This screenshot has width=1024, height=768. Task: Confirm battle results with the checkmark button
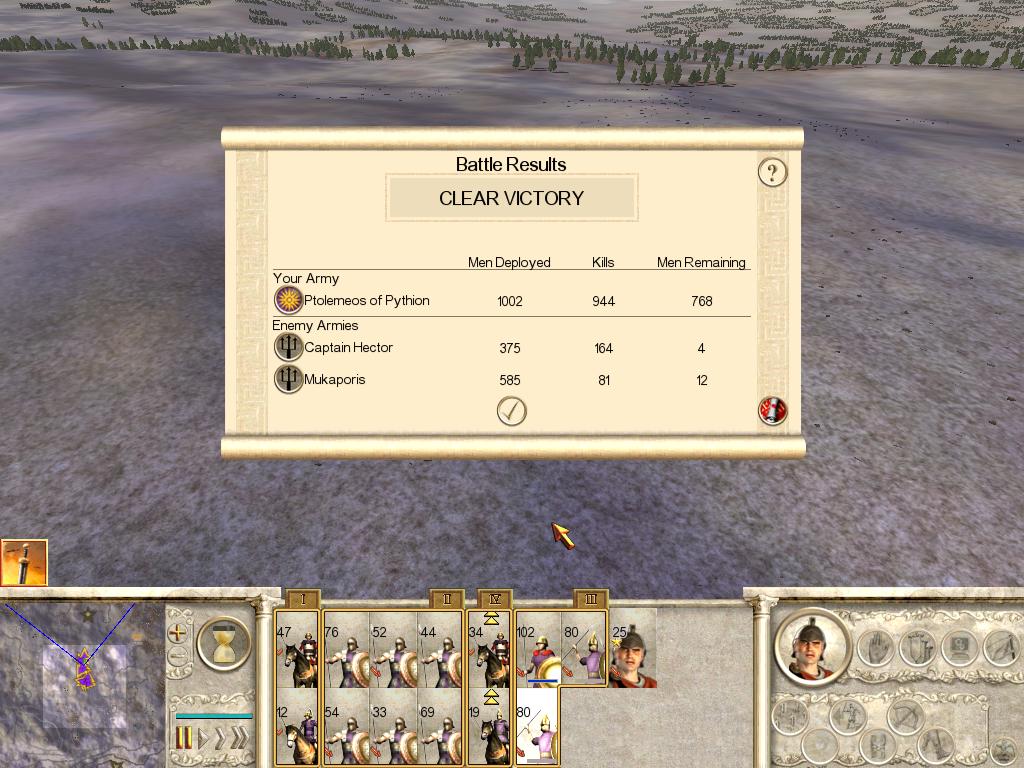(511, 410)
